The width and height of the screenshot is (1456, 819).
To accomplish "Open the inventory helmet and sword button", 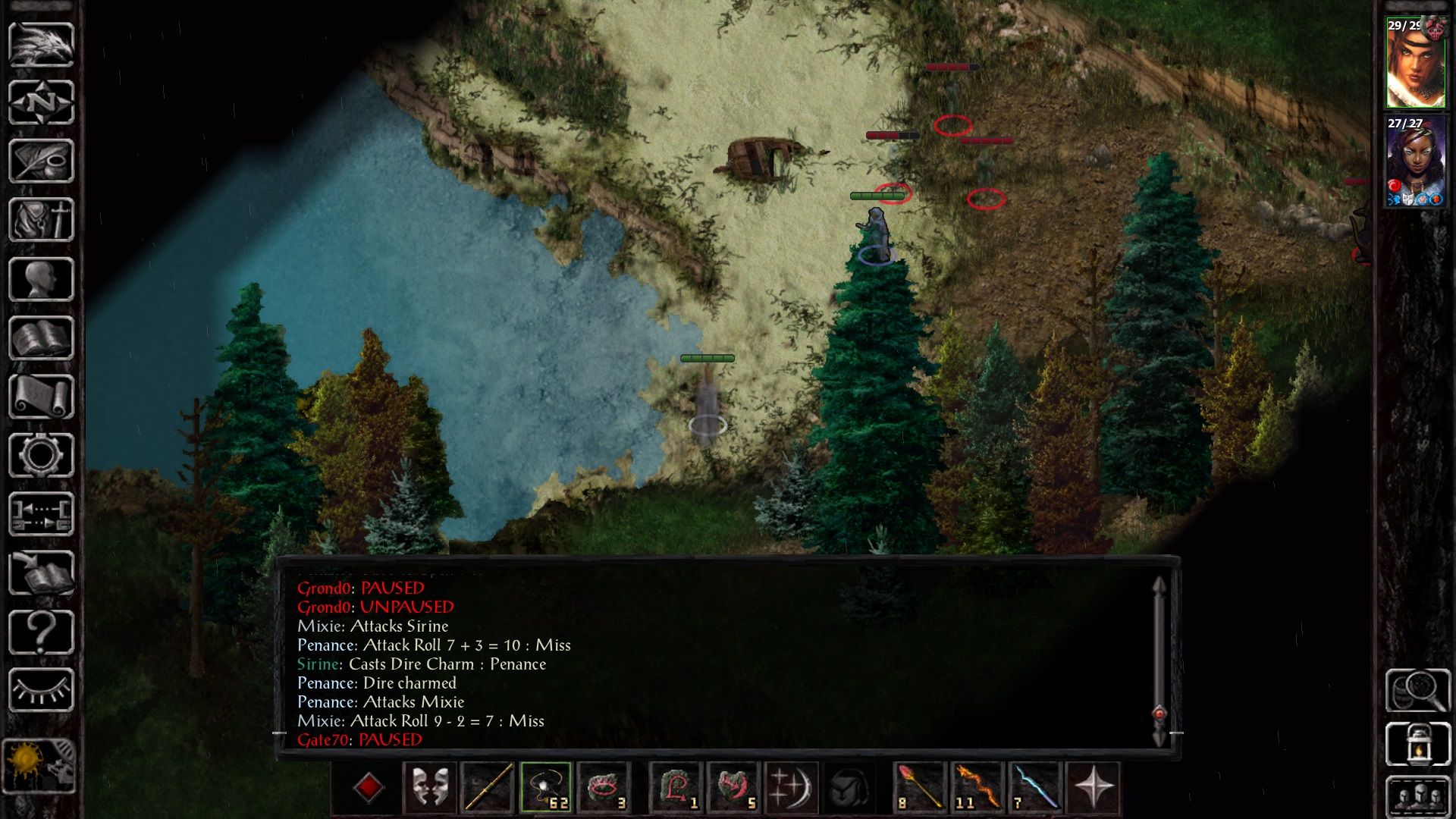I will click(x=41, y=220).
